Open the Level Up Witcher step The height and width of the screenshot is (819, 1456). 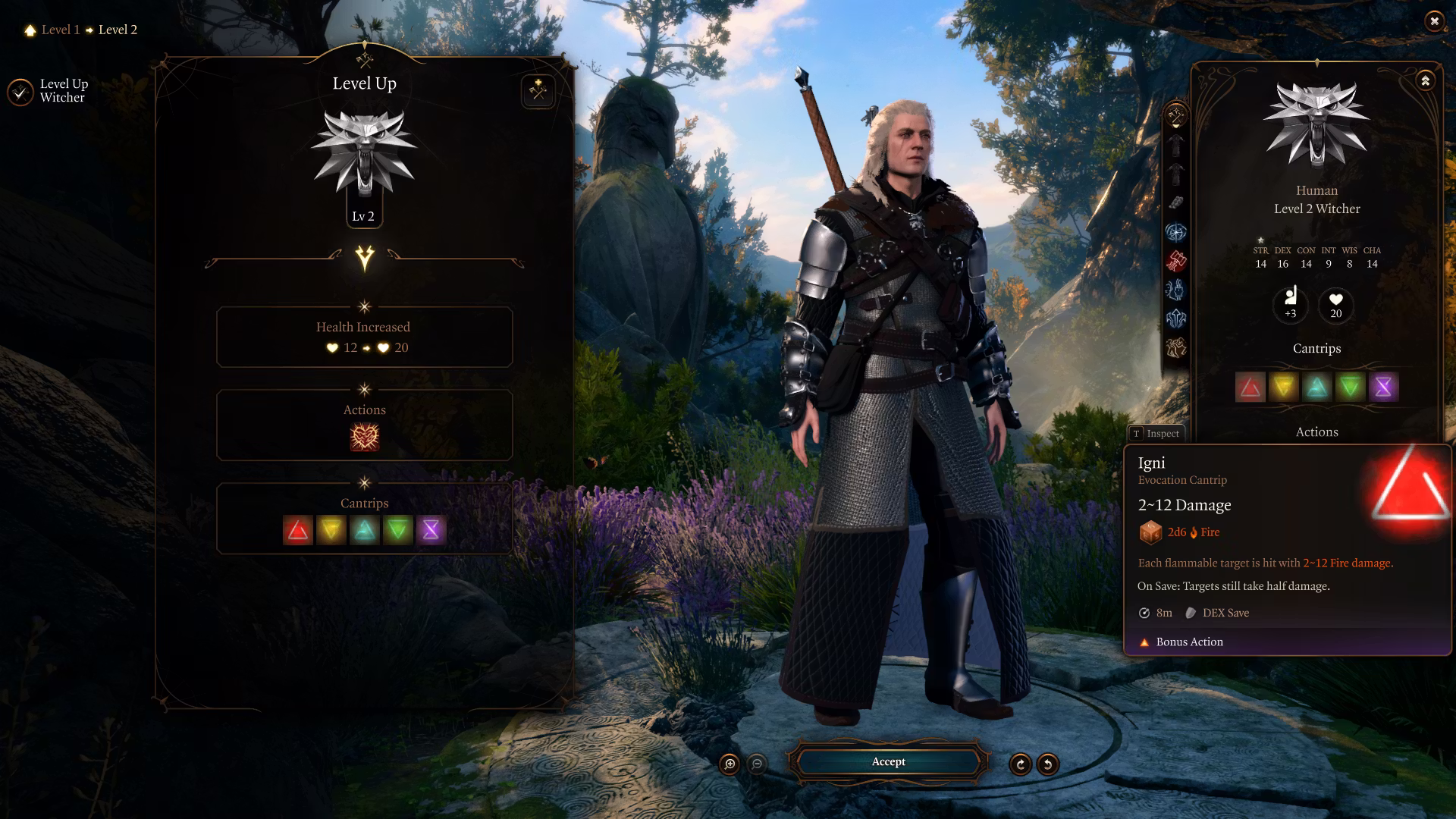tap(50, 91)
